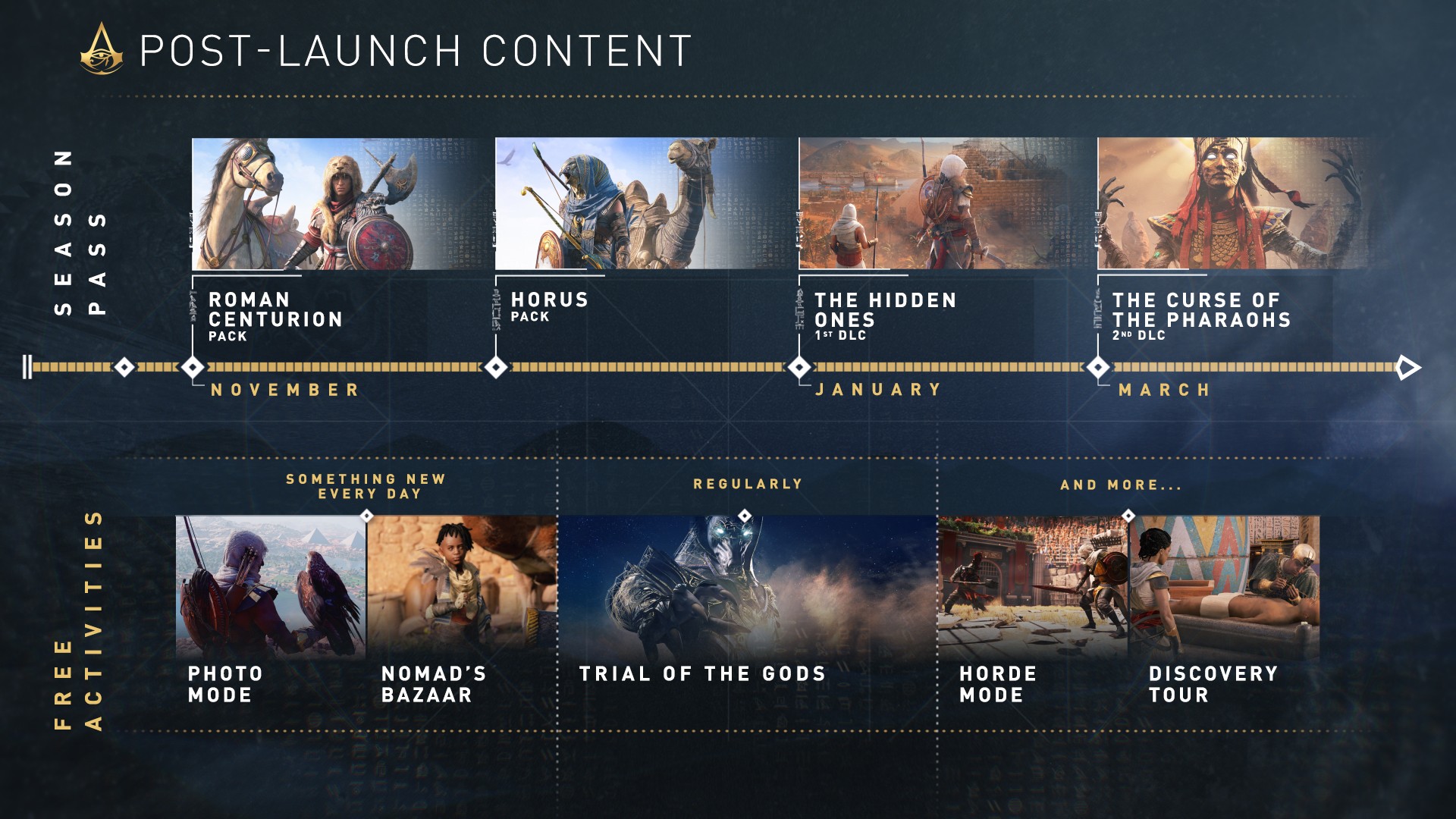The width and height of the screenshot is (1456, 819).
Task: View The Curse of the Pharaohs thumbnail
Action: [1233, 203]
